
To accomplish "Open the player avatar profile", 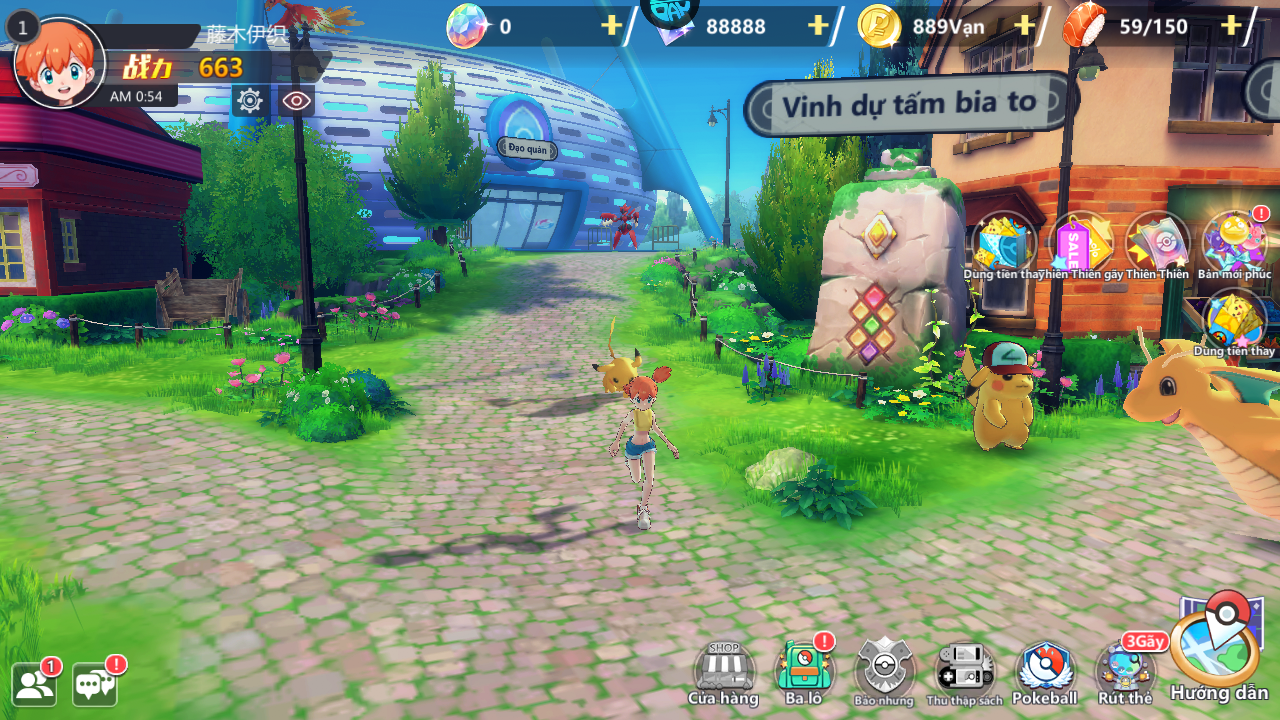I will [59, 64].
